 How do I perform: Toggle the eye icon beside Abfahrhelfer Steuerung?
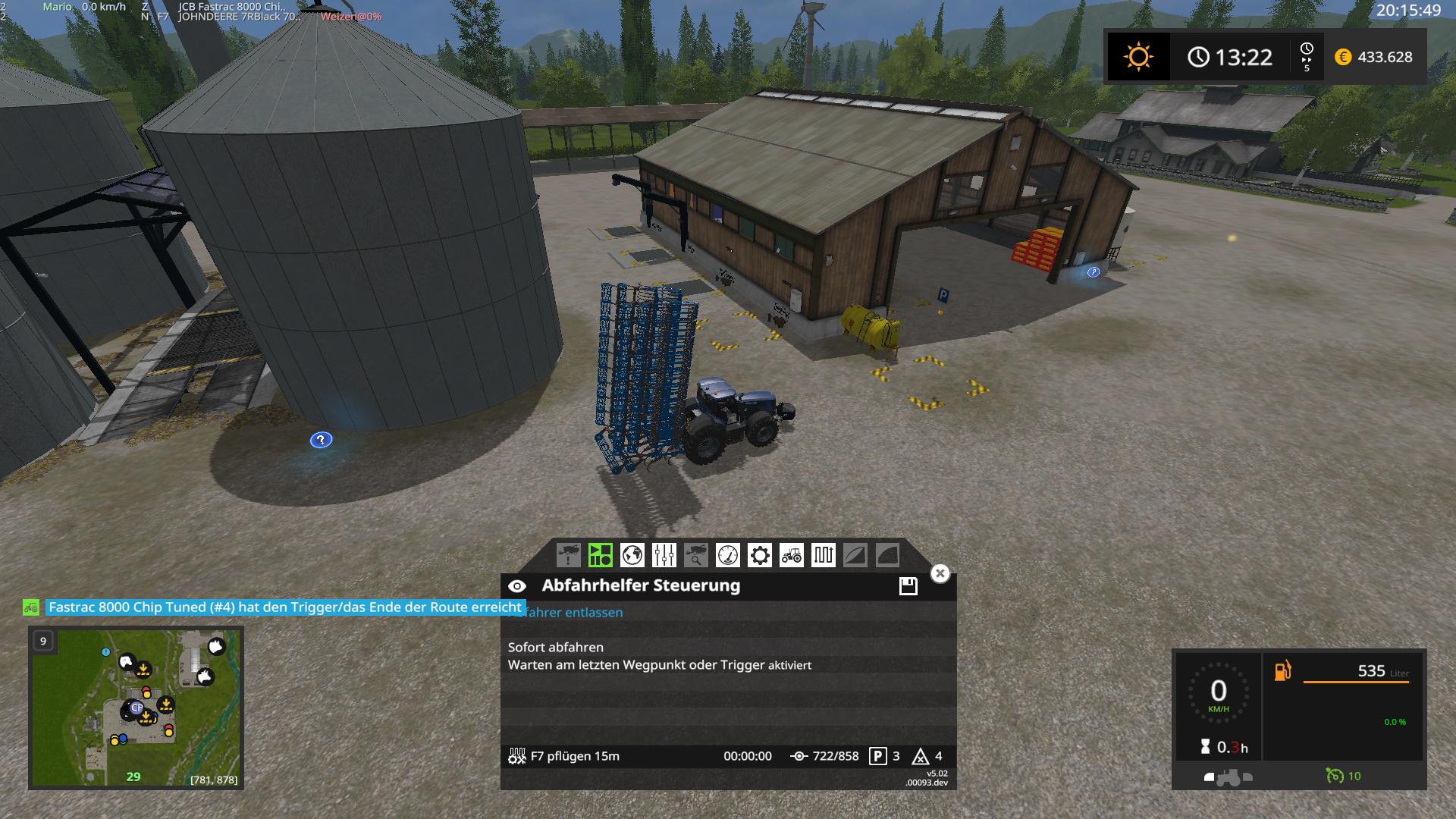517,585
